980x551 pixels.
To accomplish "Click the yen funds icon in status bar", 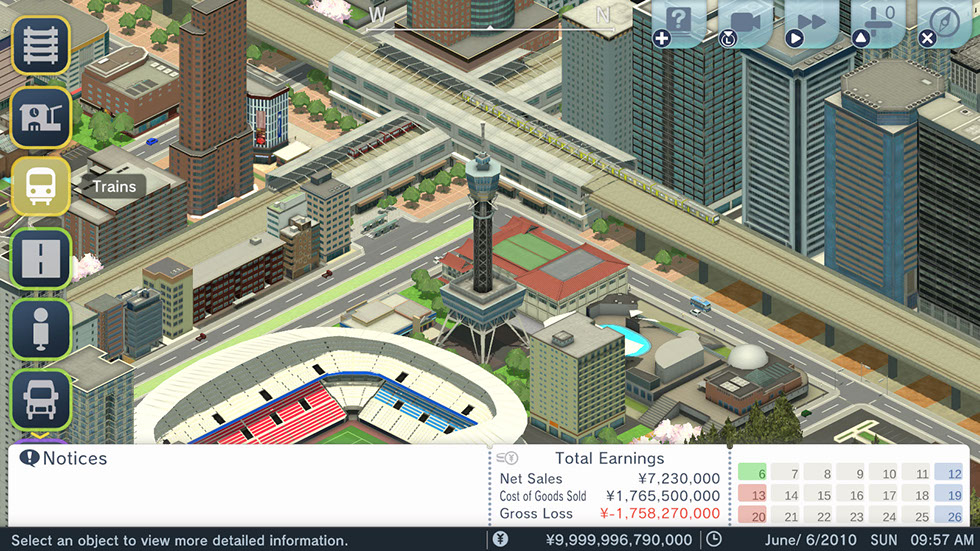I will [x=501, y=540].
